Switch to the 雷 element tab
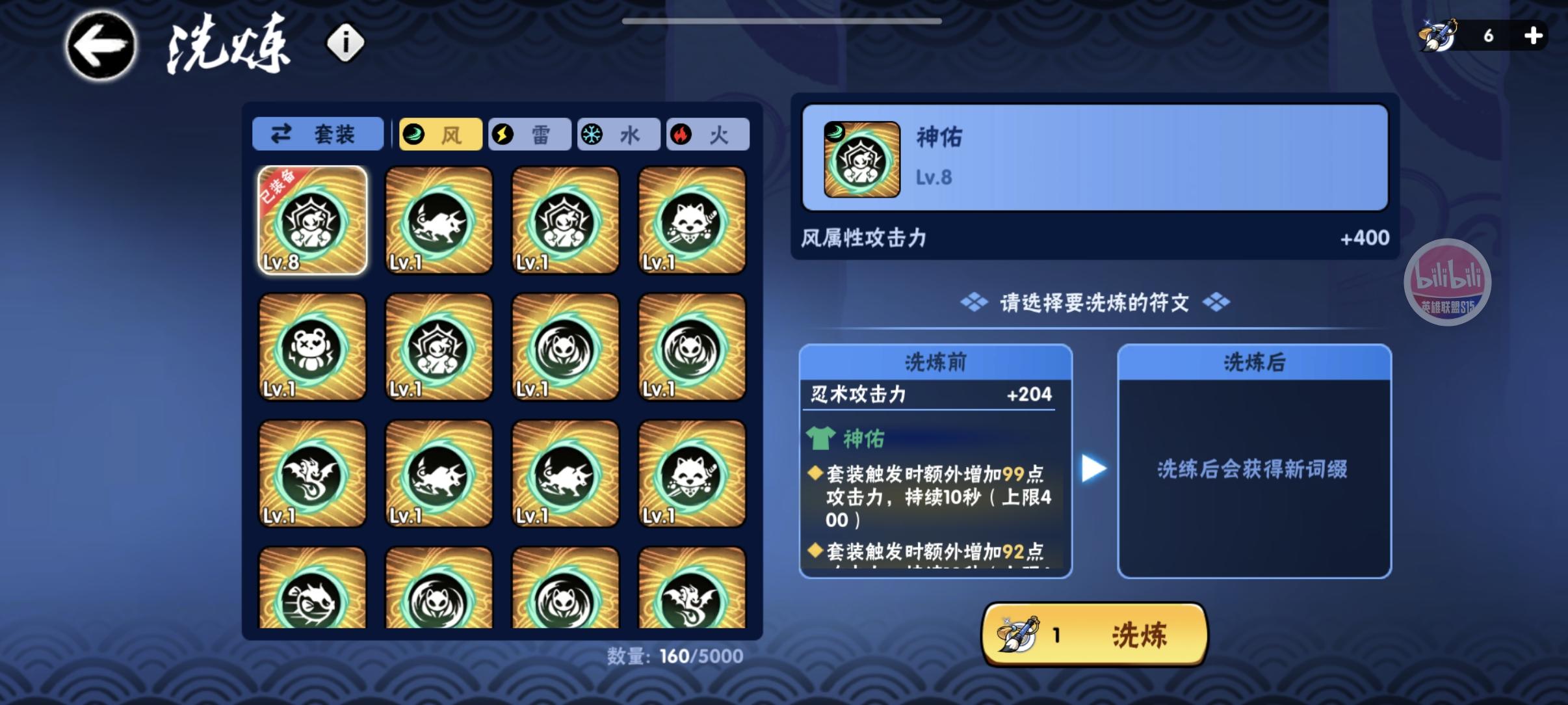The height and width of the screenshot is (705, 1568). pyautogui.click(x=530, y=134)
